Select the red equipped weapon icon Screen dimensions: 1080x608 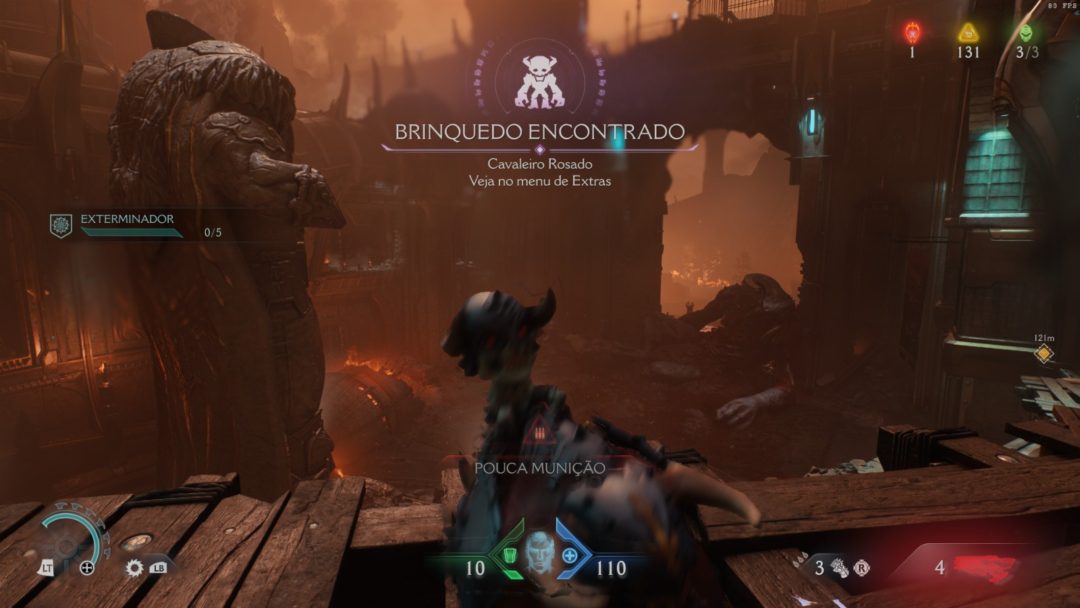click(x=985, y=567)
